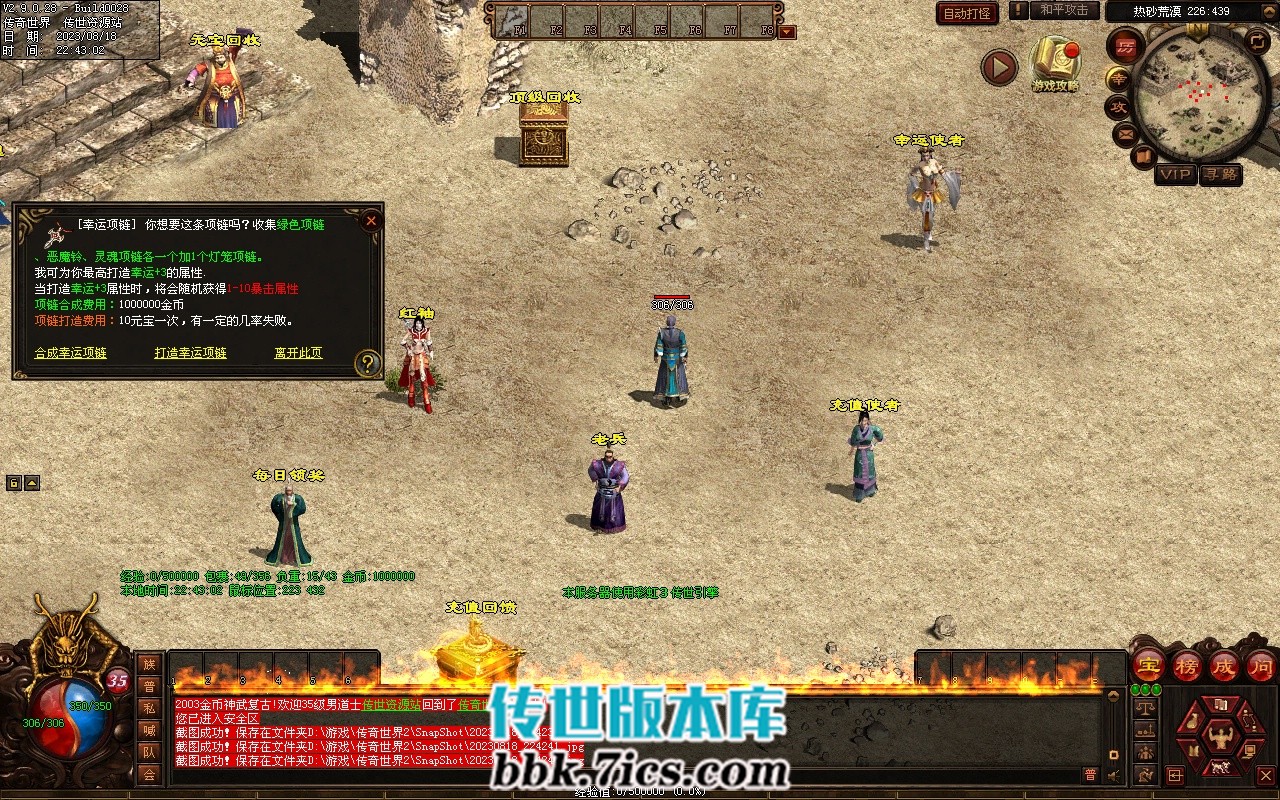Image resolution: width=1280 pixels, height=800 pixels.
Task: Select 离开此页 to leave the dialog
Action: click(298, 353)
